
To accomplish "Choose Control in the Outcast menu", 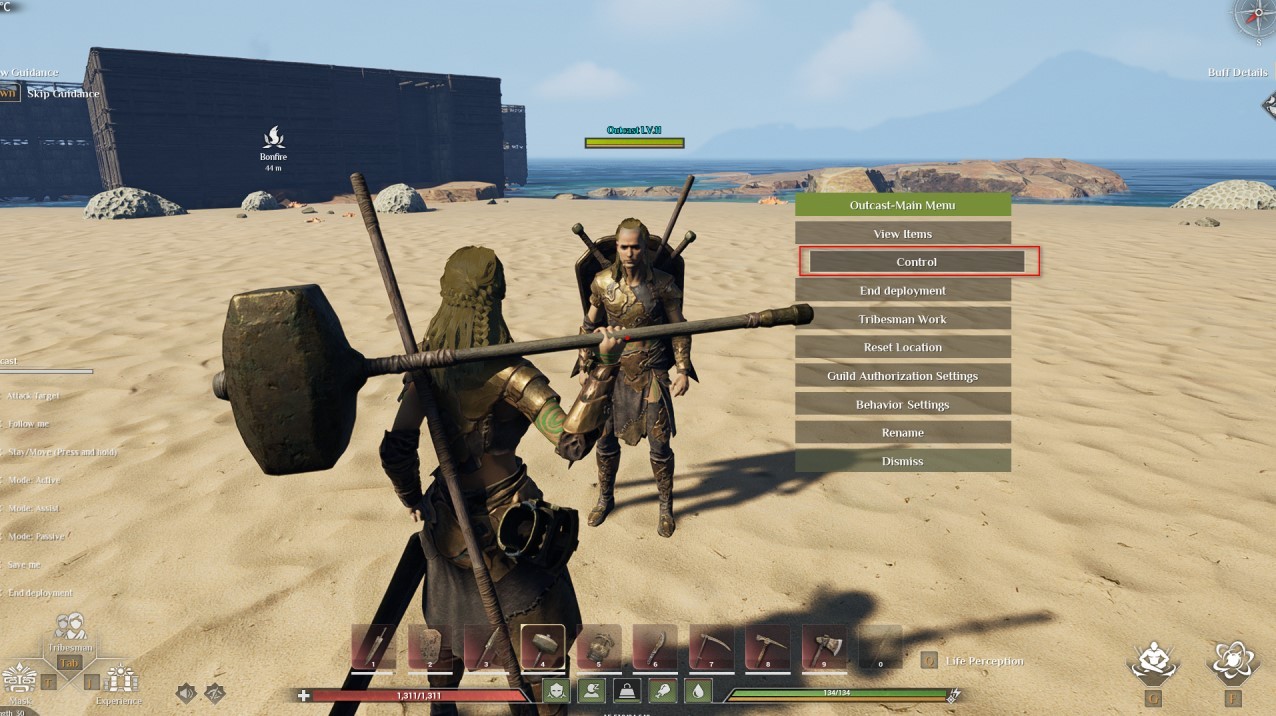I will 916,262.
